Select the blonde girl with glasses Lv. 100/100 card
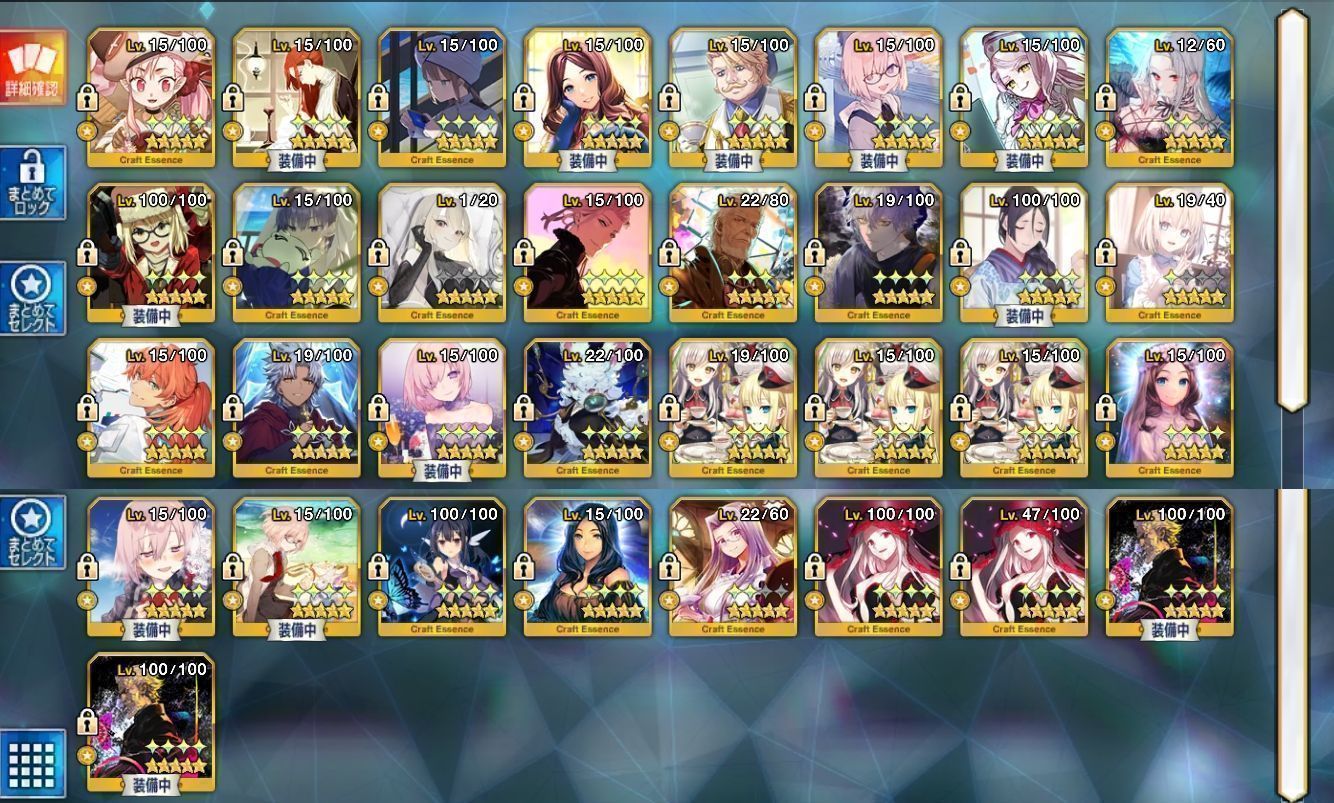This screenshot has height=803, width=1334. [x=151, y=253]
